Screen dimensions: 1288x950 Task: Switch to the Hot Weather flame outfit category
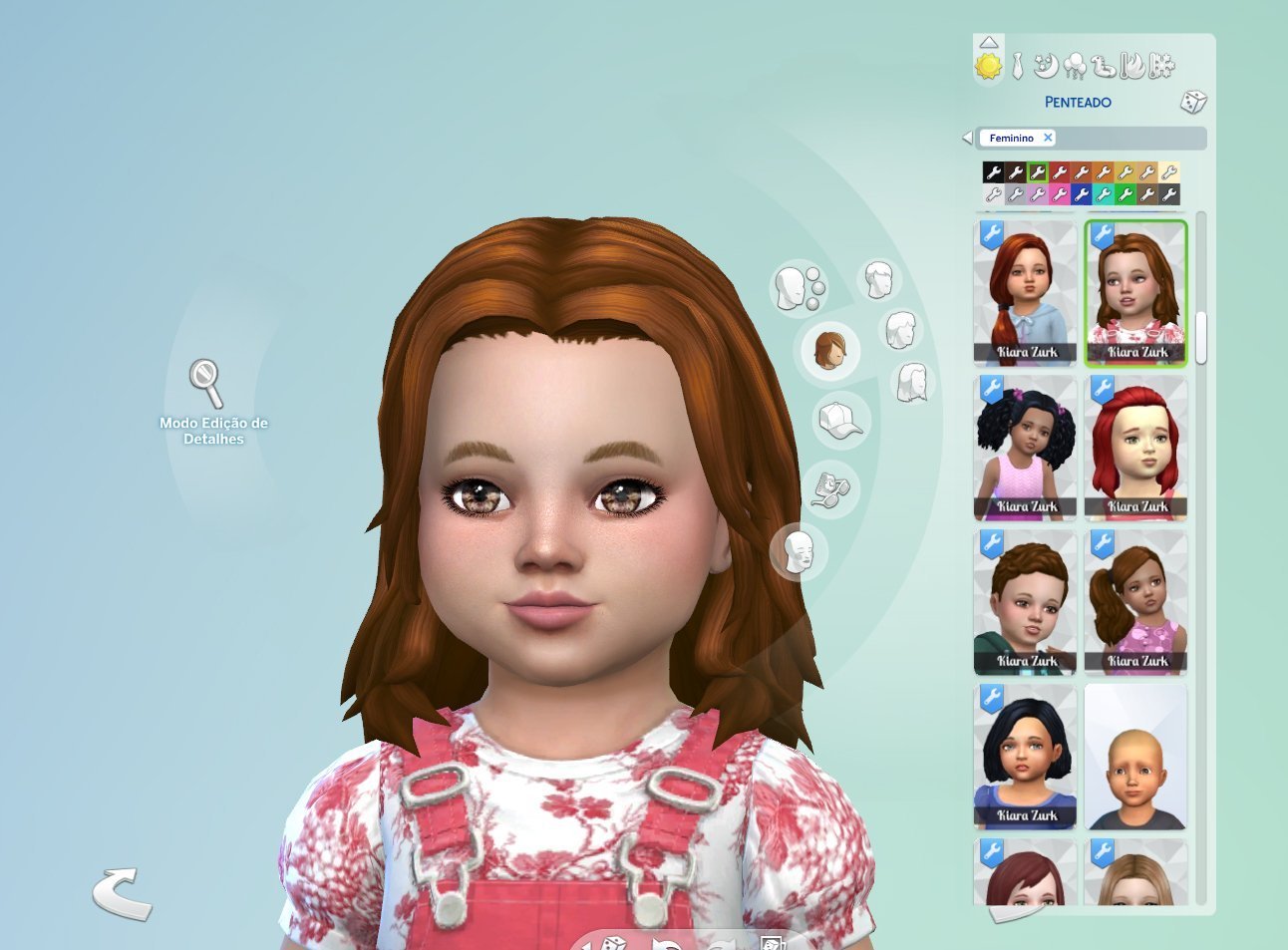[x=1132, y=66]
